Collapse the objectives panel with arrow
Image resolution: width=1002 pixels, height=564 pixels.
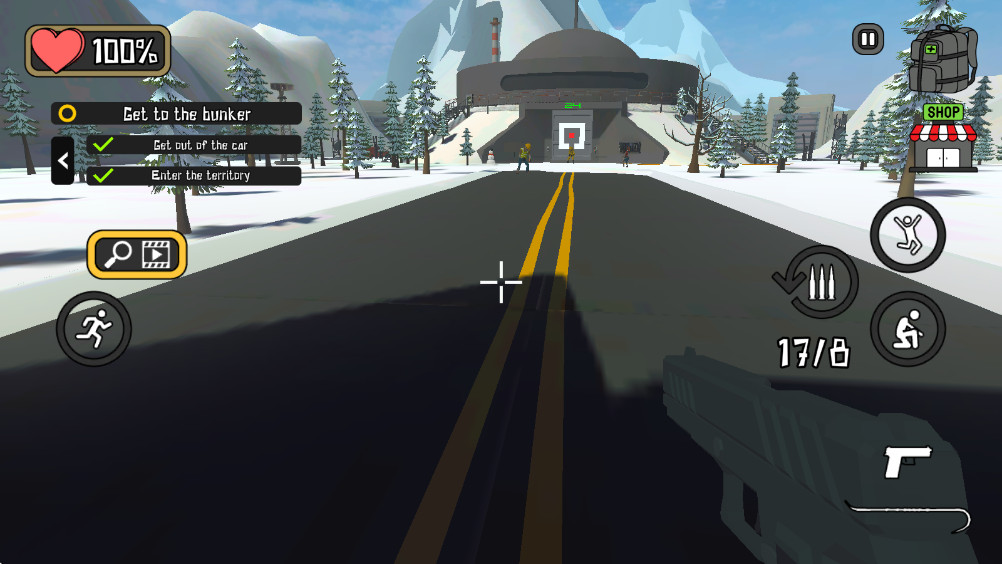[63, 160]
